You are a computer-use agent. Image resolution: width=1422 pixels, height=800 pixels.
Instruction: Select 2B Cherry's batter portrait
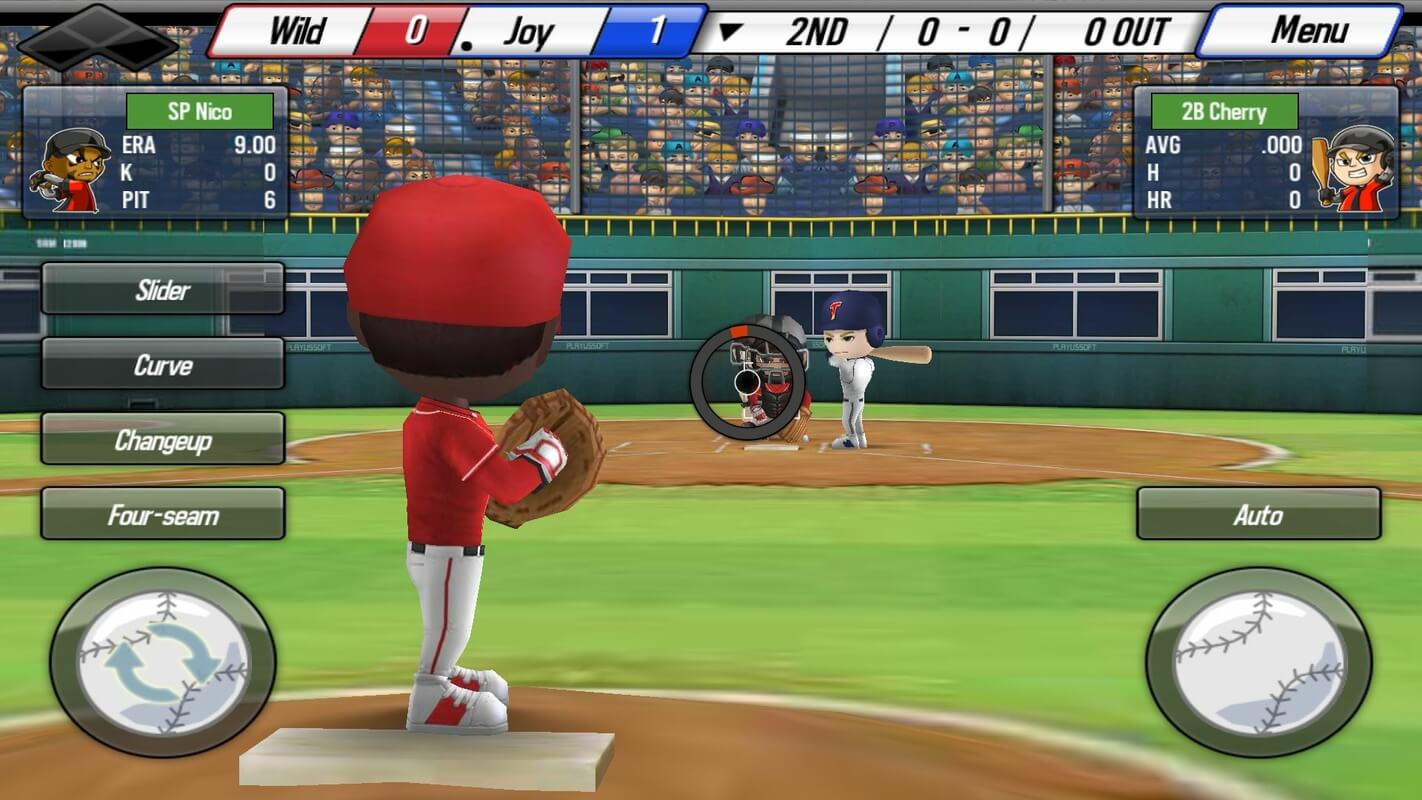[x=1350, y=165]
